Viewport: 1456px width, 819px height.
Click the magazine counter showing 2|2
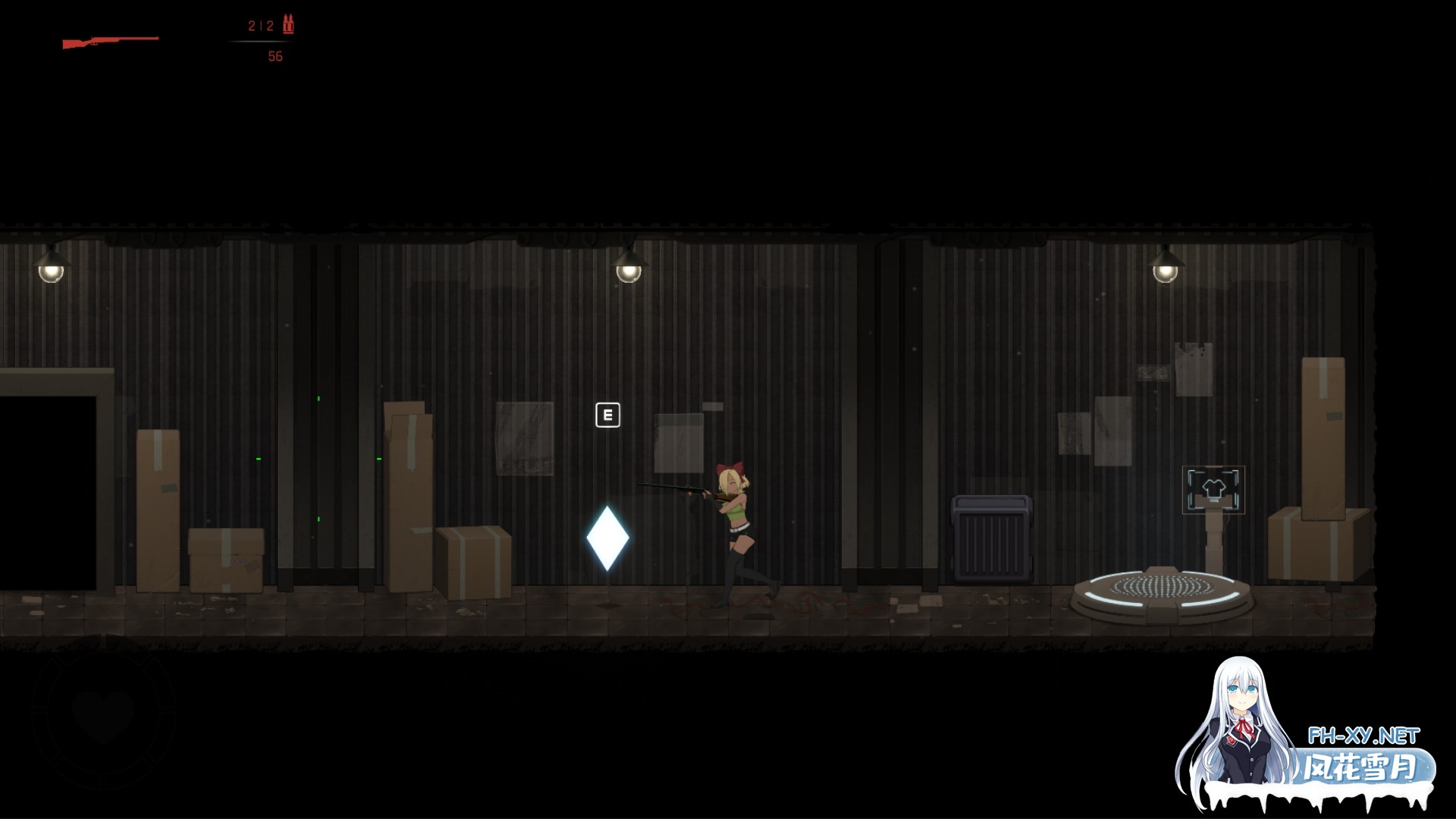coord(261,25)
